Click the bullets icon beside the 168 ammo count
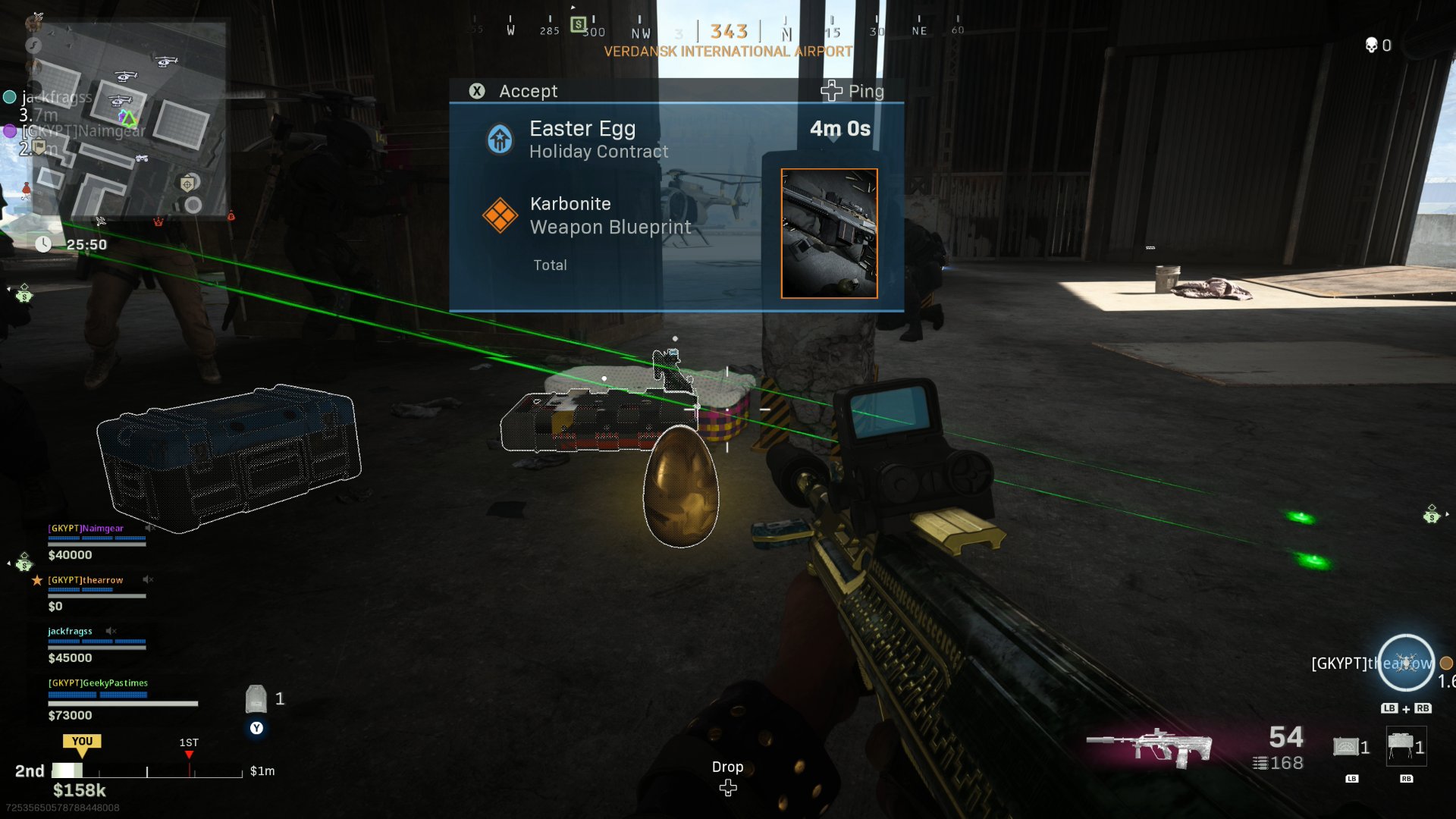This screenshot has height=819, width=1456. (x=1259, y=764)
